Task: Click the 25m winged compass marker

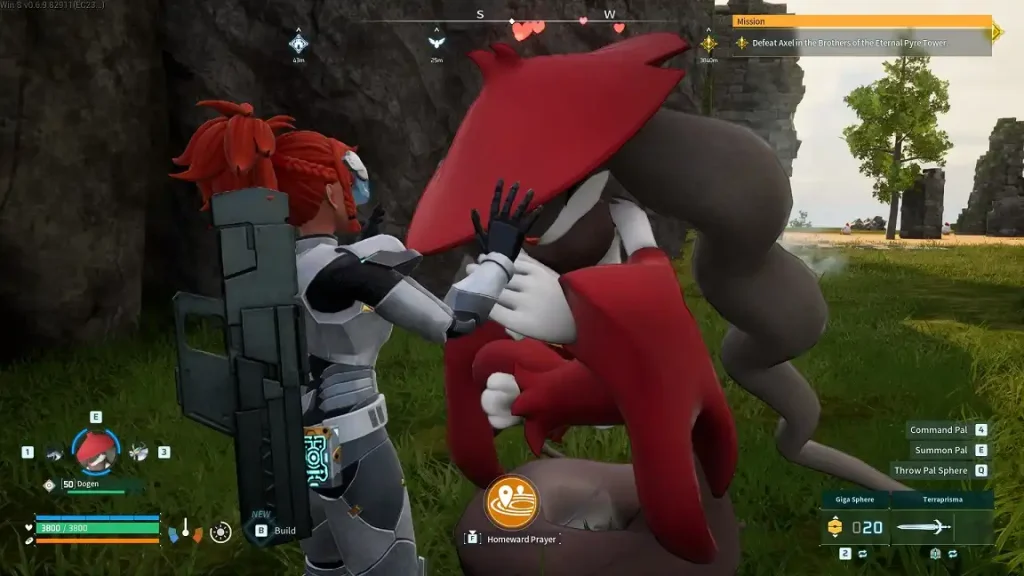Action: point(436,44)
